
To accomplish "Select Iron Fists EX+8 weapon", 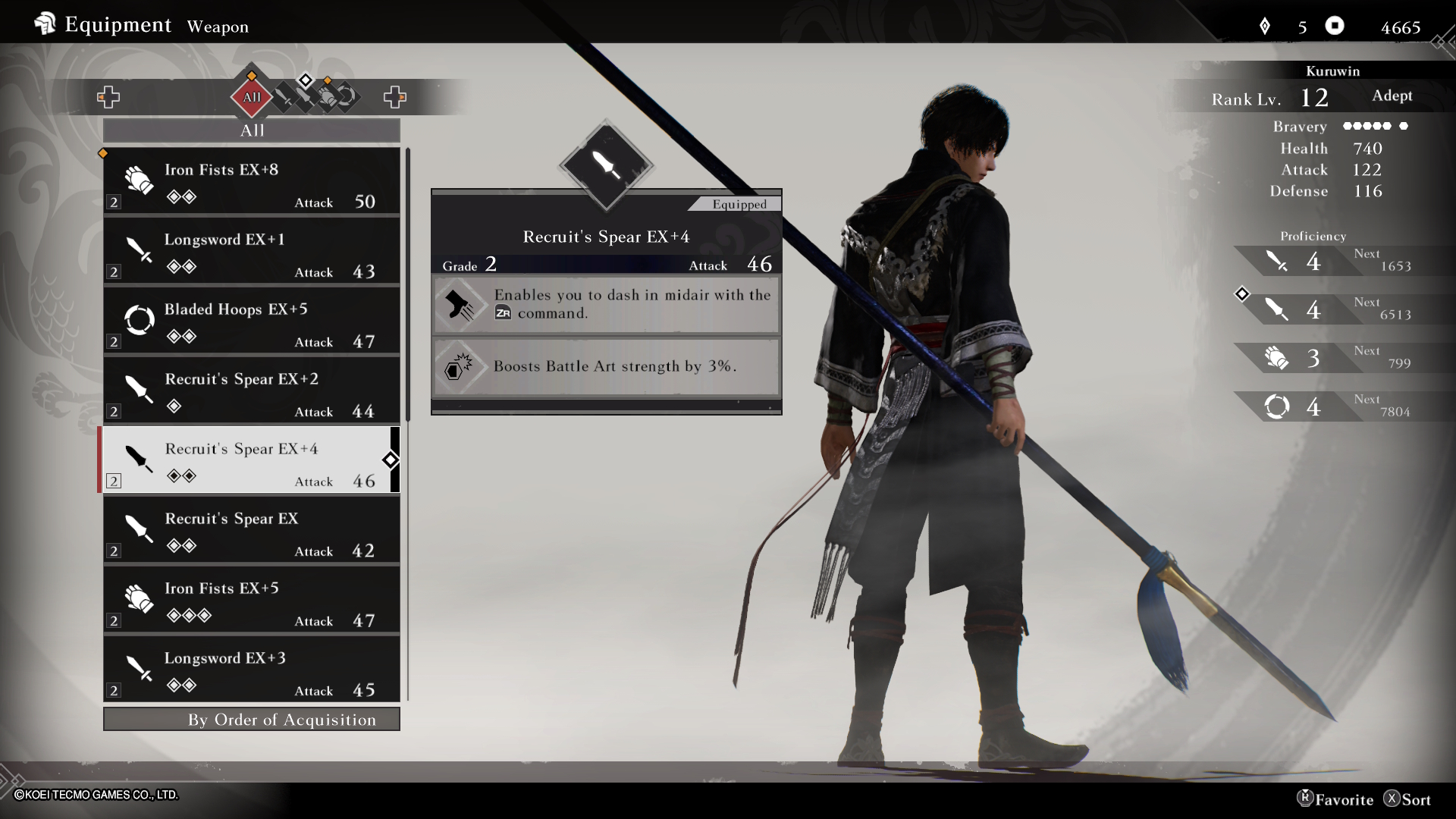I will click(x=251, y=182).
